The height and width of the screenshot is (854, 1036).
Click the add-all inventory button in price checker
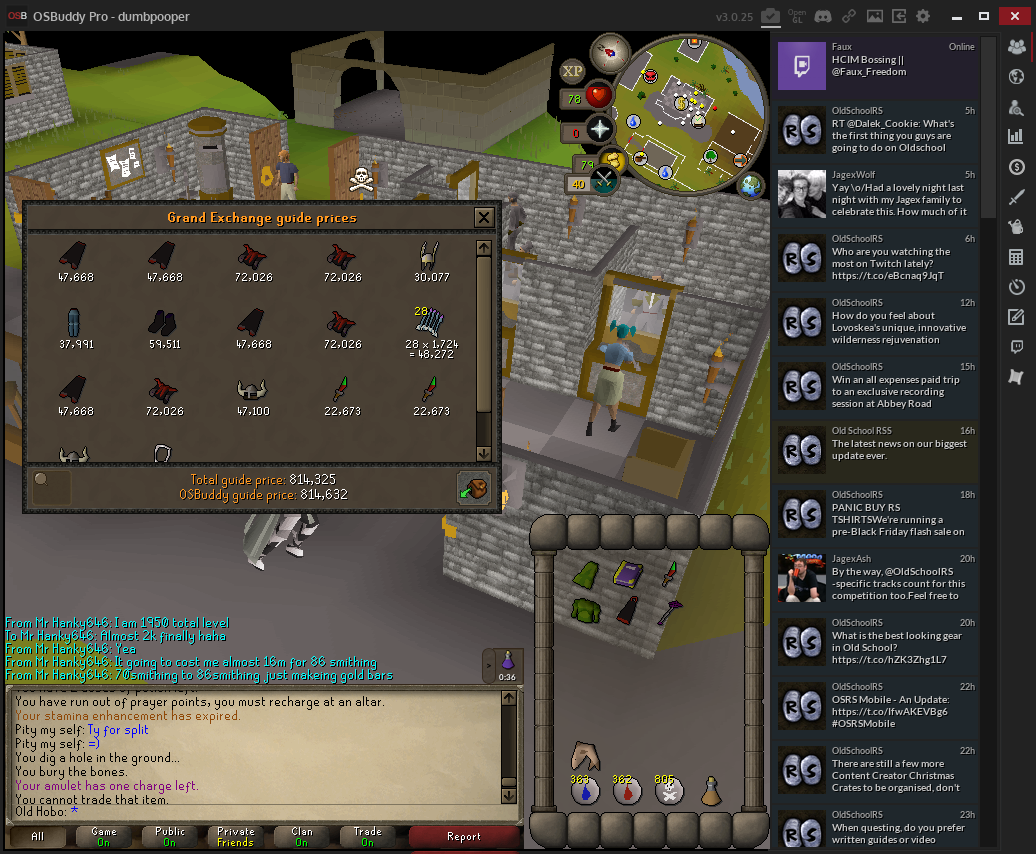pyautogui.click(x=474, y=487)
